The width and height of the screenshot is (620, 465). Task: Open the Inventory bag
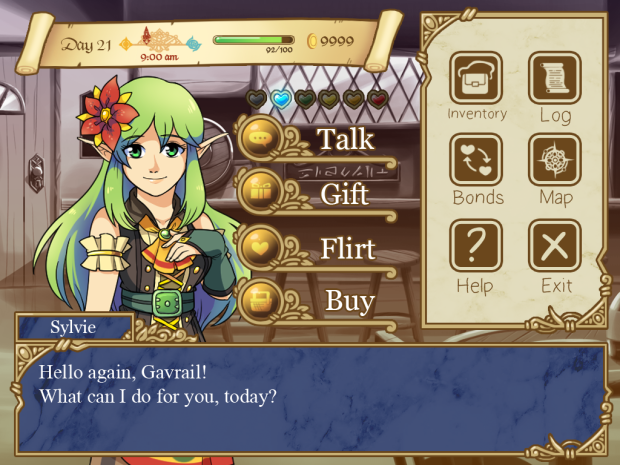476,78
